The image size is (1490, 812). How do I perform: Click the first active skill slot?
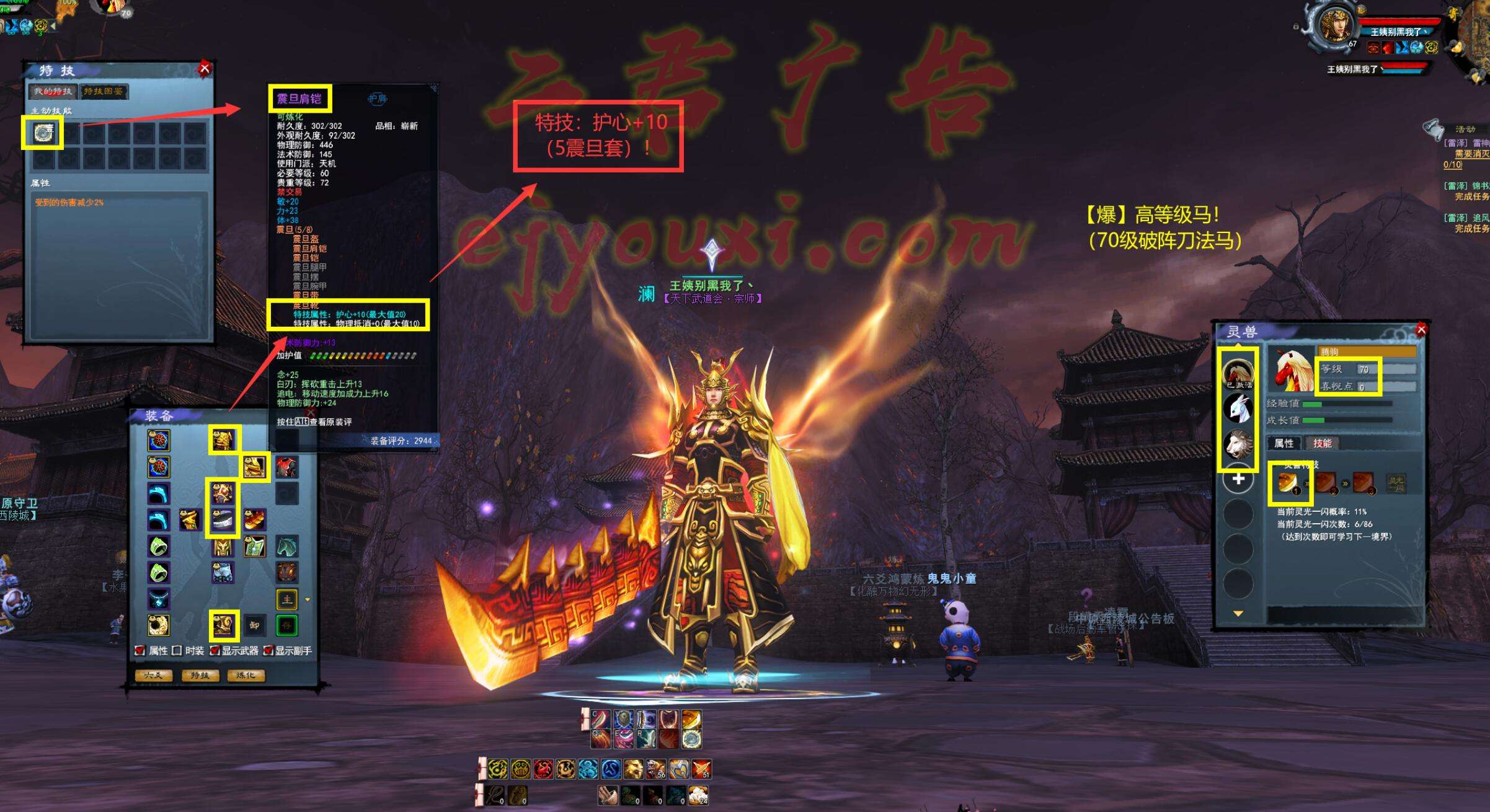[x=43, y=133]
